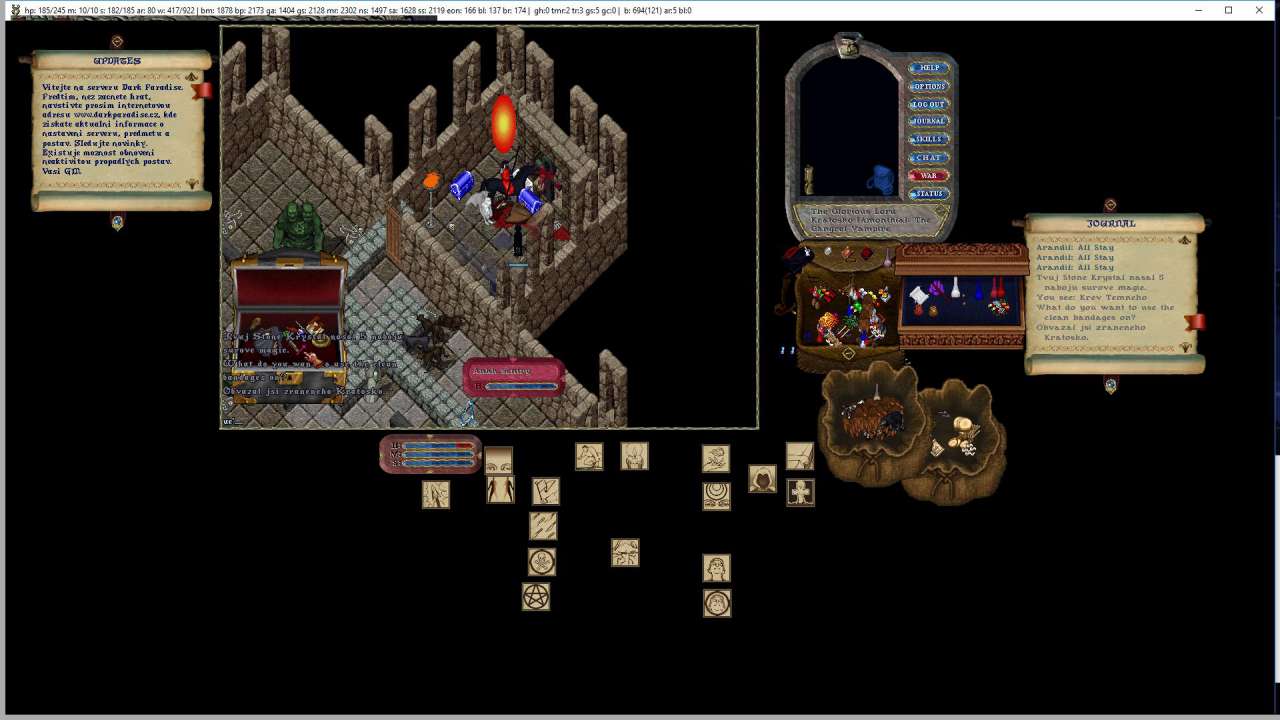The height and width of the screenshot is (720, 1280).
Task: Close the game window
Action: pos(1258,10)
